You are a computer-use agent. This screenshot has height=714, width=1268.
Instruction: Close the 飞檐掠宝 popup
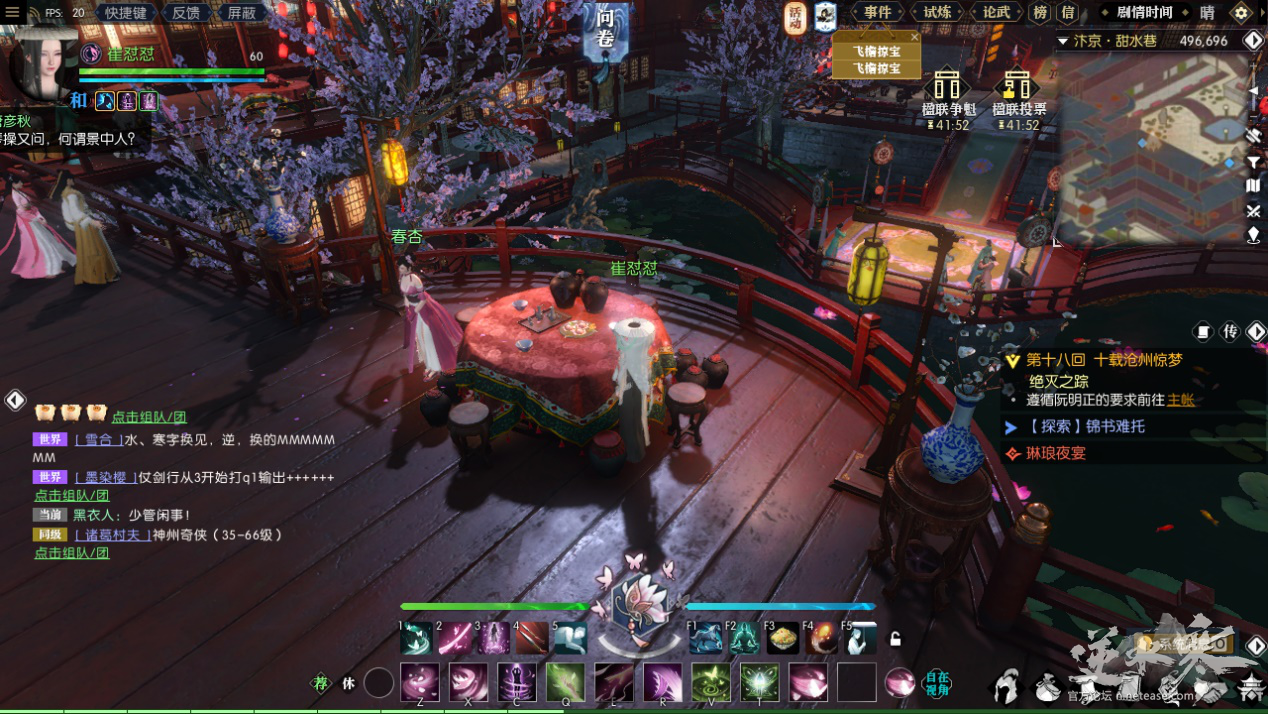tap(914, 37)
